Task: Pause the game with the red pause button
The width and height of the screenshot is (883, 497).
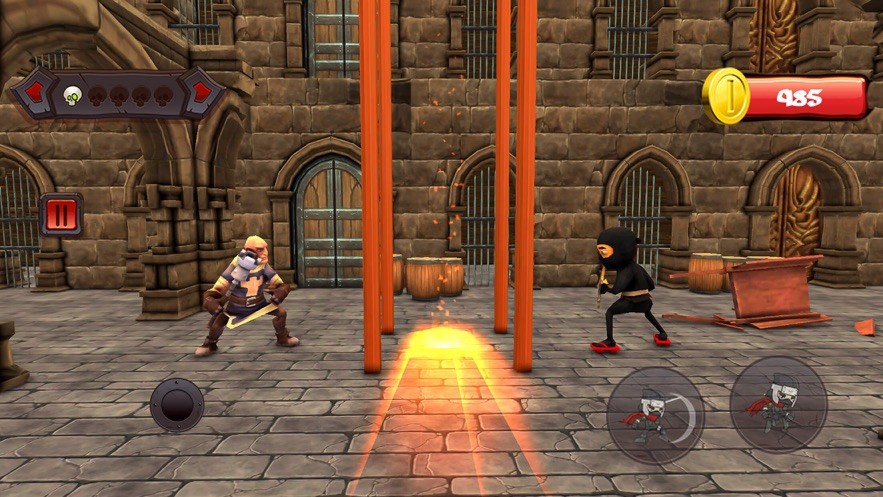Action: coord(61,215)
